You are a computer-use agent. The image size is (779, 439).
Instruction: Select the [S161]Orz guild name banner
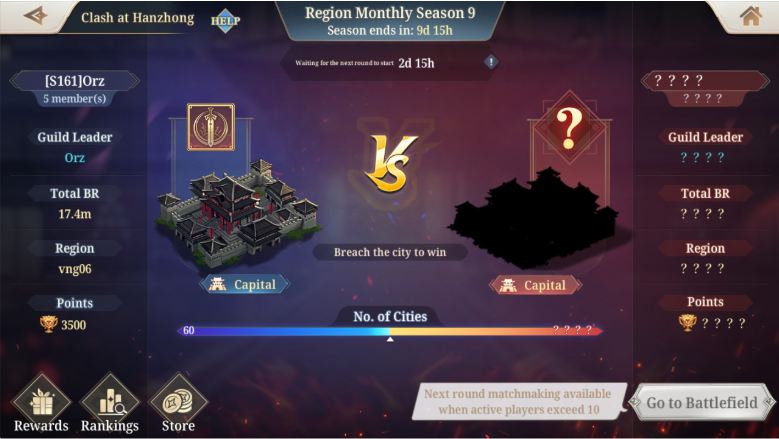coord(74,80)
